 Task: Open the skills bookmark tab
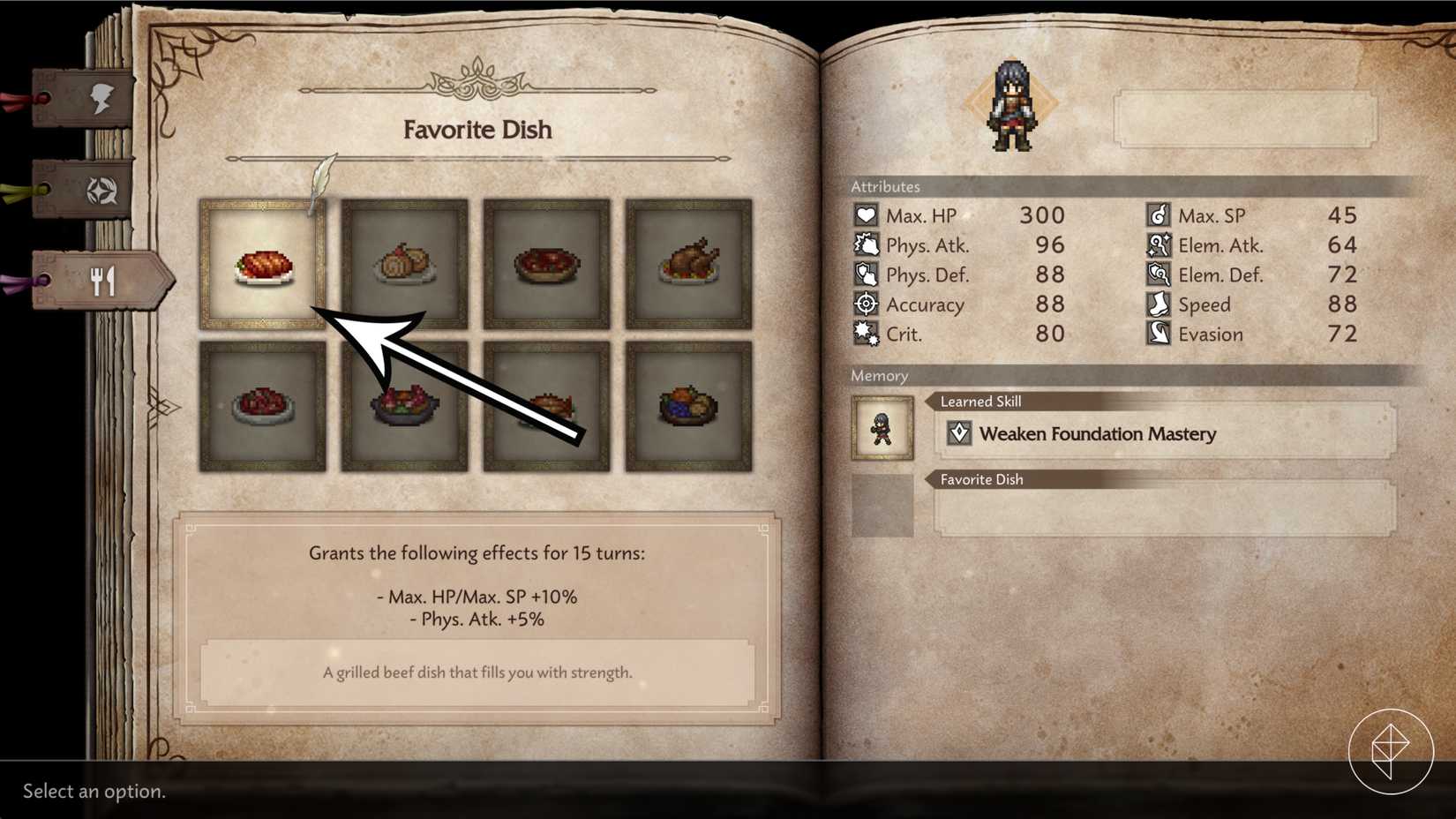point(100,188)
